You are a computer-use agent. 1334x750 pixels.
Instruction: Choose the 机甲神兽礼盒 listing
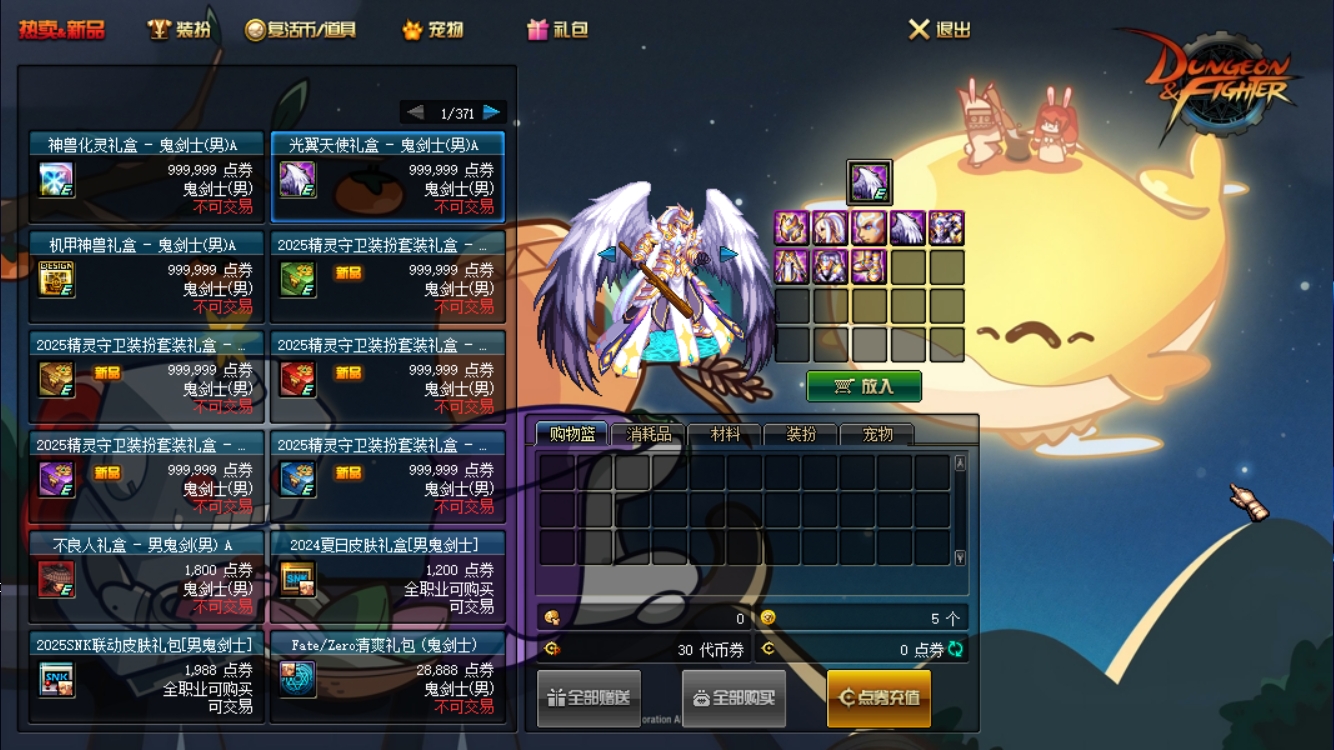pos(146,277)
